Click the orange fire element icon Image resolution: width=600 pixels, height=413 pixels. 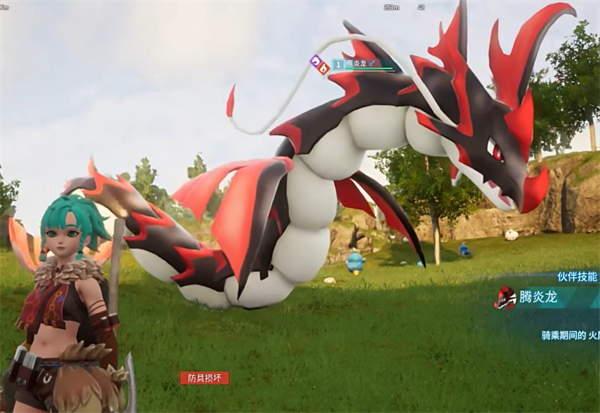(323, 67)
